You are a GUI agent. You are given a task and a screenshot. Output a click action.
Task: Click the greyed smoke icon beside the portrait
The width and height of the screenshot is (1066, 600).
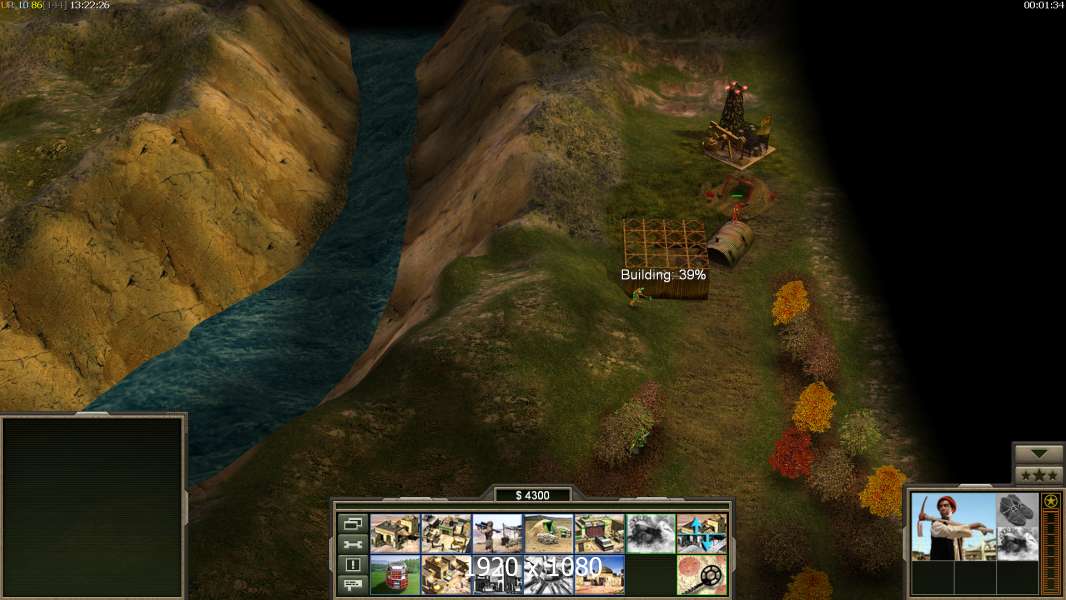click(x=1017, y=543)
